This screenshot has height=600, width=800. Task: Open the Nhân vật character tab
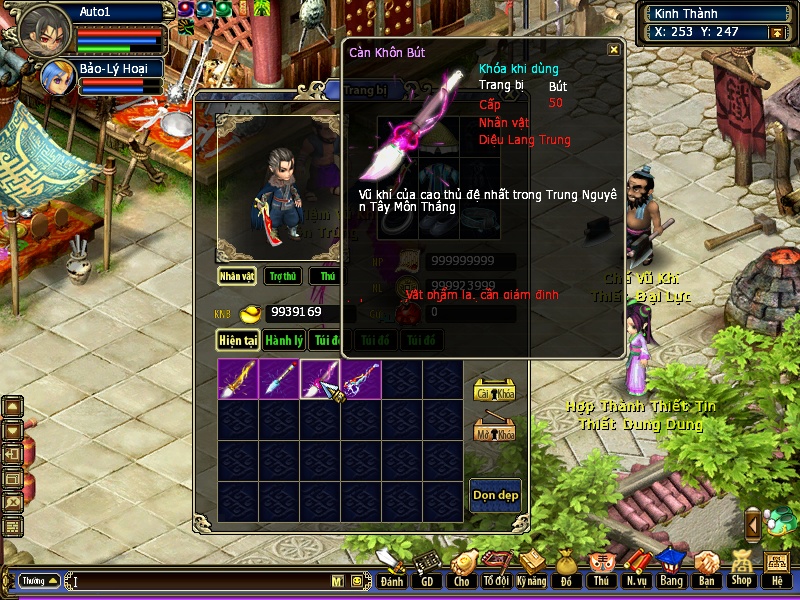238,276
